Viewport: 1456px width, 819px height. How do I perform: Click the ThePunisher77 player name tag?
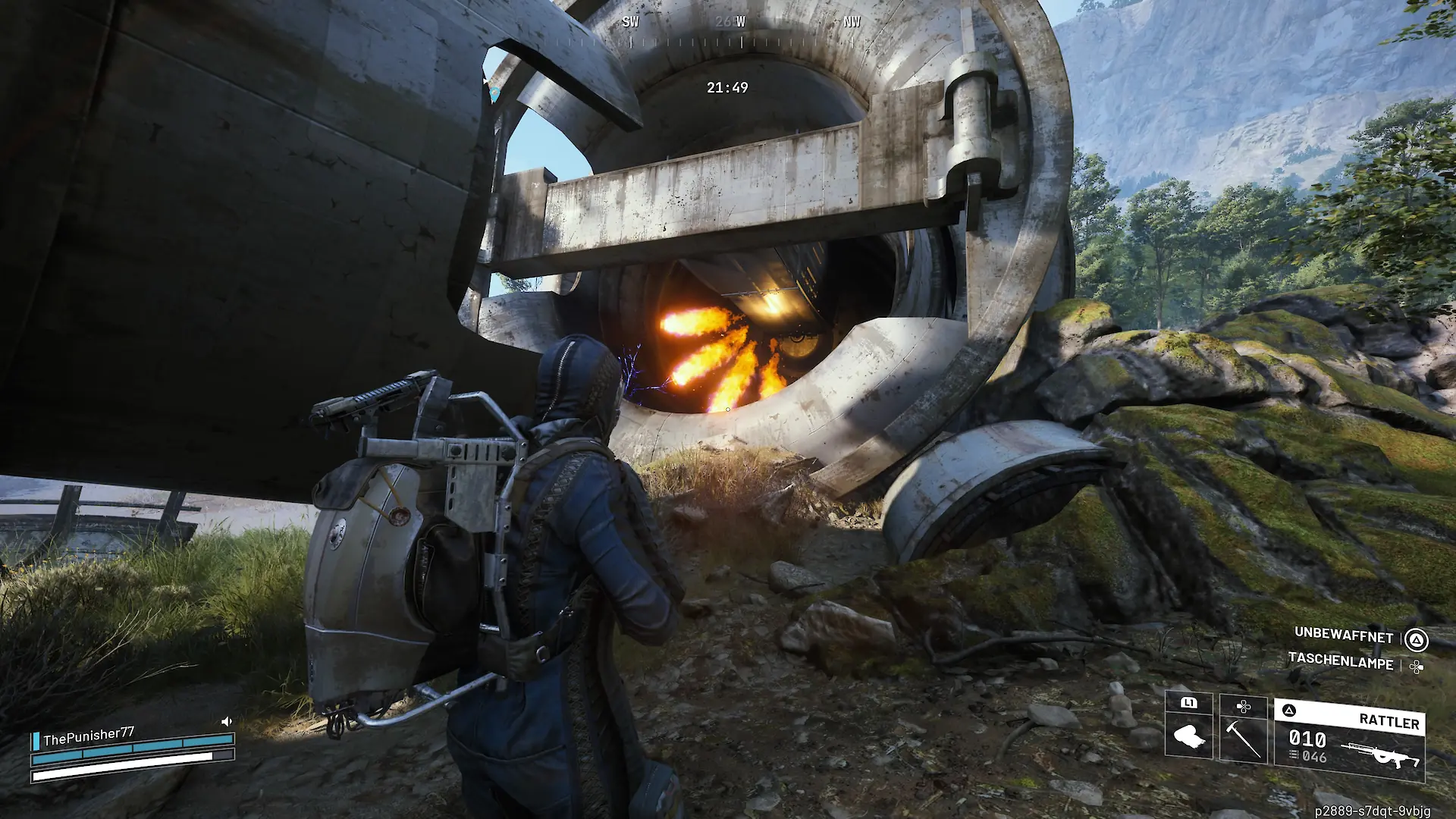click(x=89, y=736)
